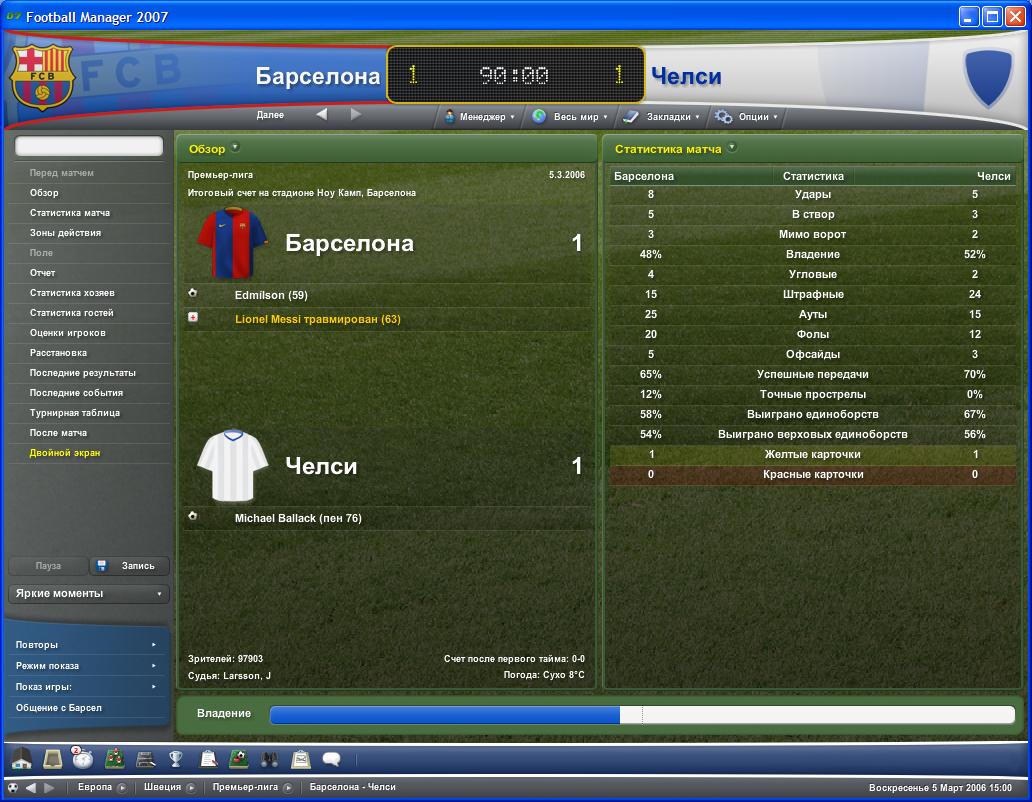Click the trophy icon in bottom toolbar

176,759
